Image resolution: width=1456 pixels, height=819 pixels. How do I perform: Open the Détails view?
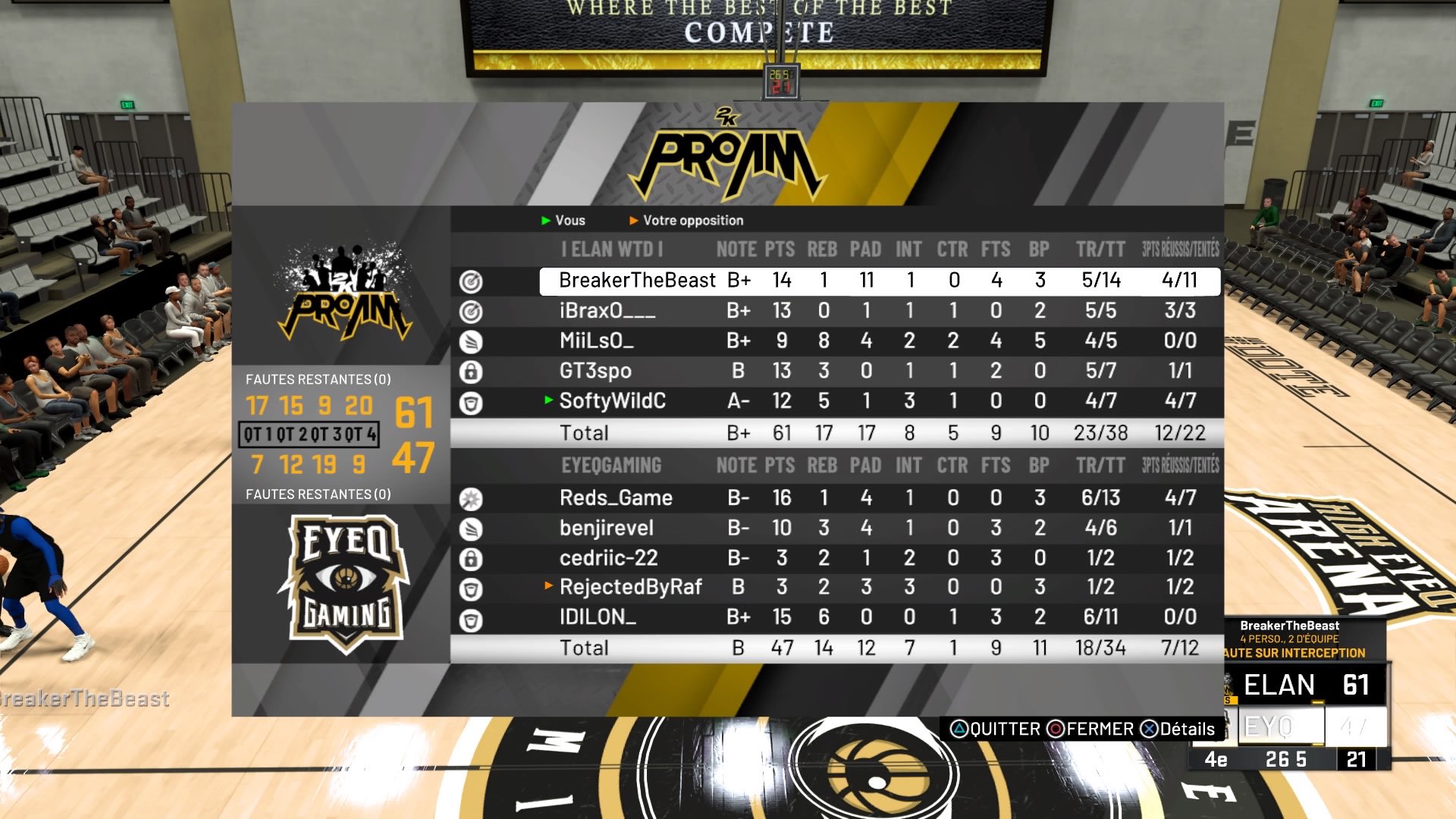(1178, 730)
